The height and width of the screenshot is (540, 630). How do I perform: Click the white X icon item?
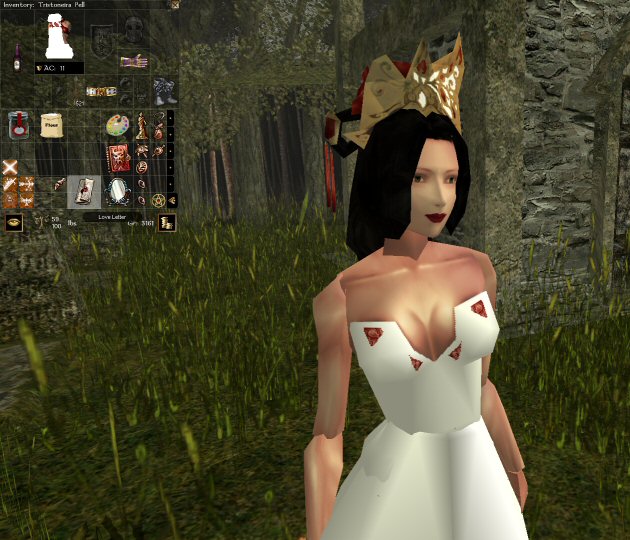click(x=10, y=166)
